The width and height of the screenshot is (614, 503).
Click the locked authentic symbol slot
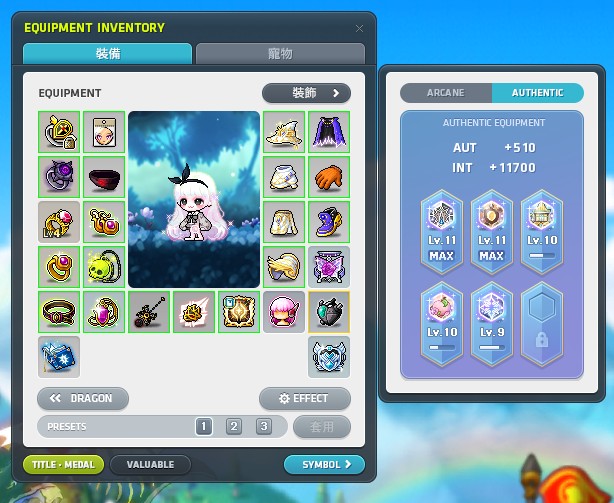(540, 330)
